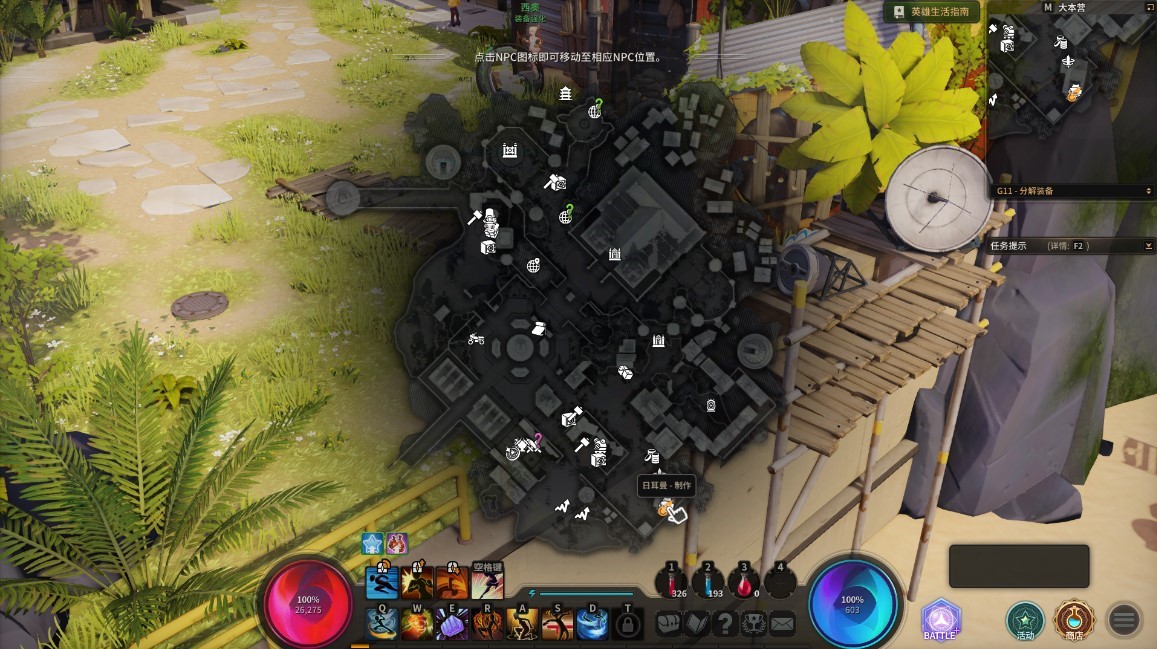Activate the blue whirlwind skill on D
The width and height of the screenshot is (1157, 649).
[x=592, y=624]
